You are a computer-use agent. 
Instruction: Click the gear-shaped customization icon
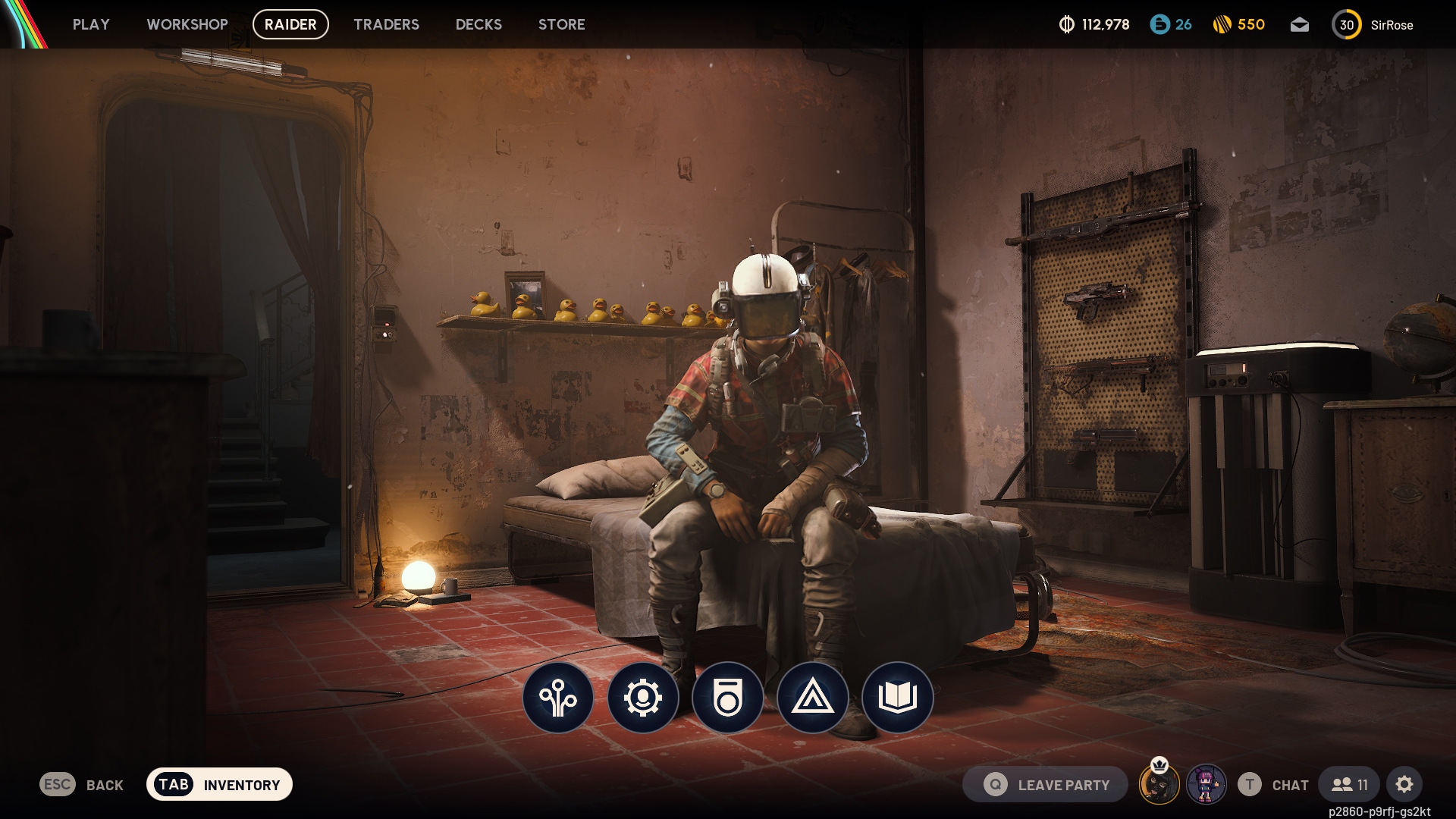coord(643,698)
